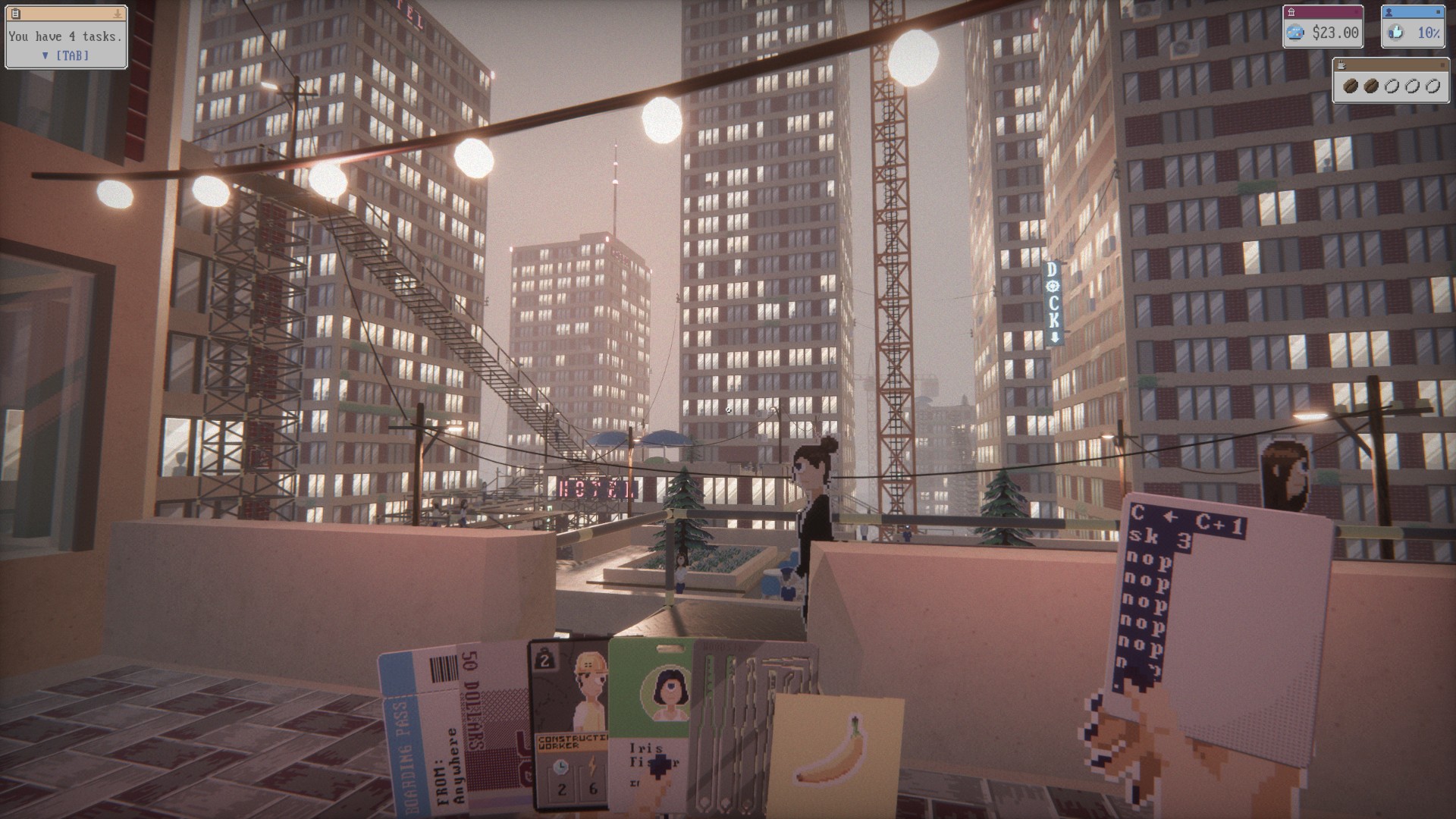Click the small square toggle on the money panel
This screenshot has height=819, width=1456.
1357,12
